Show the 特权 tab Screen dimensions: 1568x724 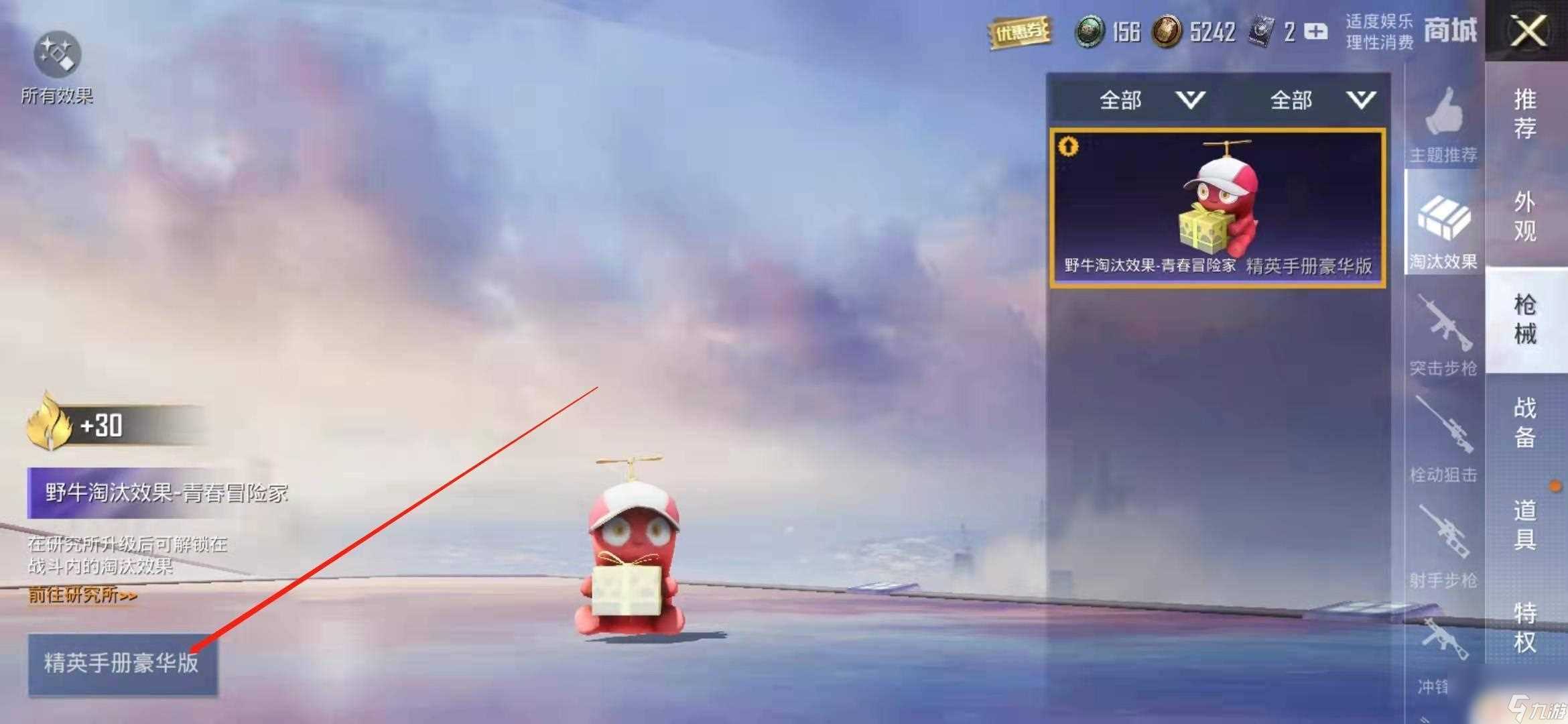[1525, 627]
